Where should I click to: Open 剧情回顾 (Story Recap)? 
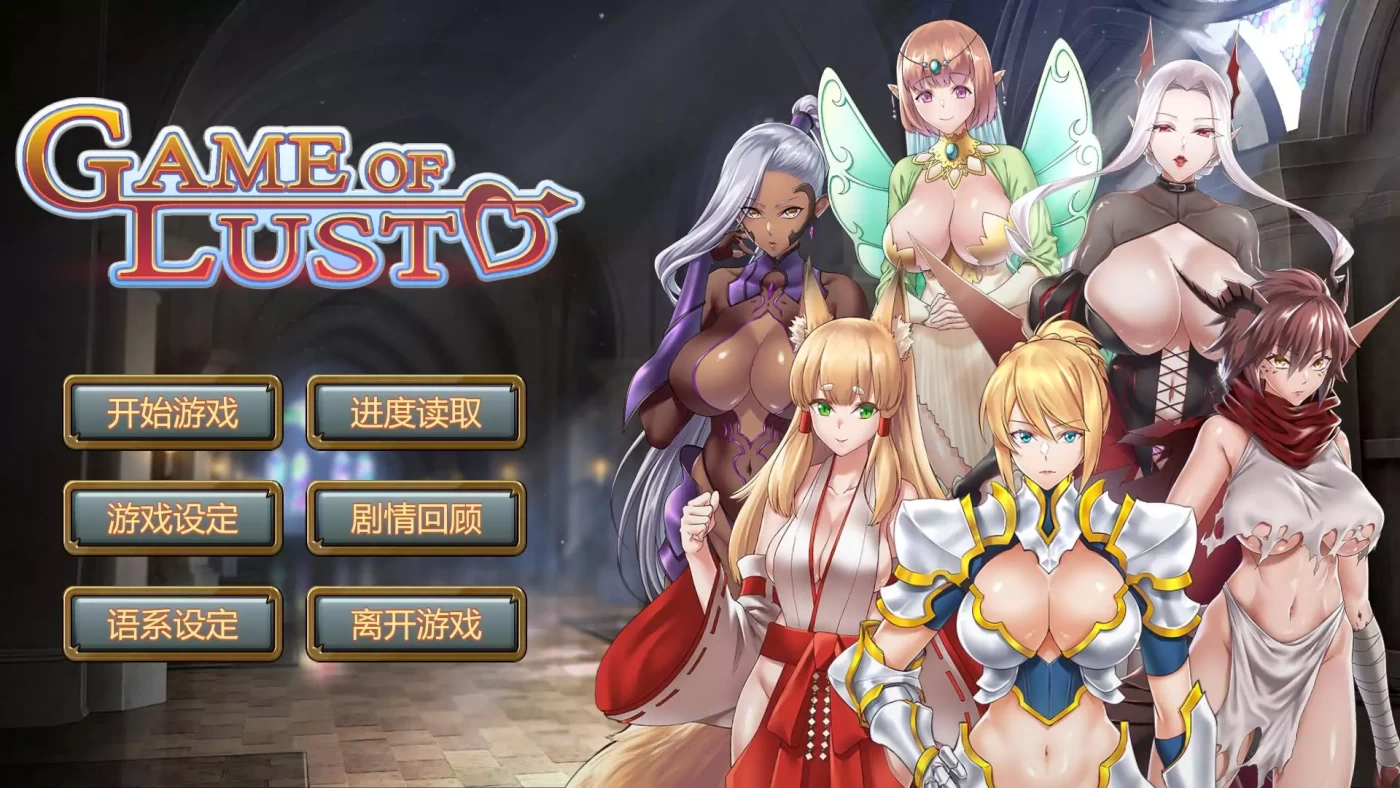(x=416, y=518)
